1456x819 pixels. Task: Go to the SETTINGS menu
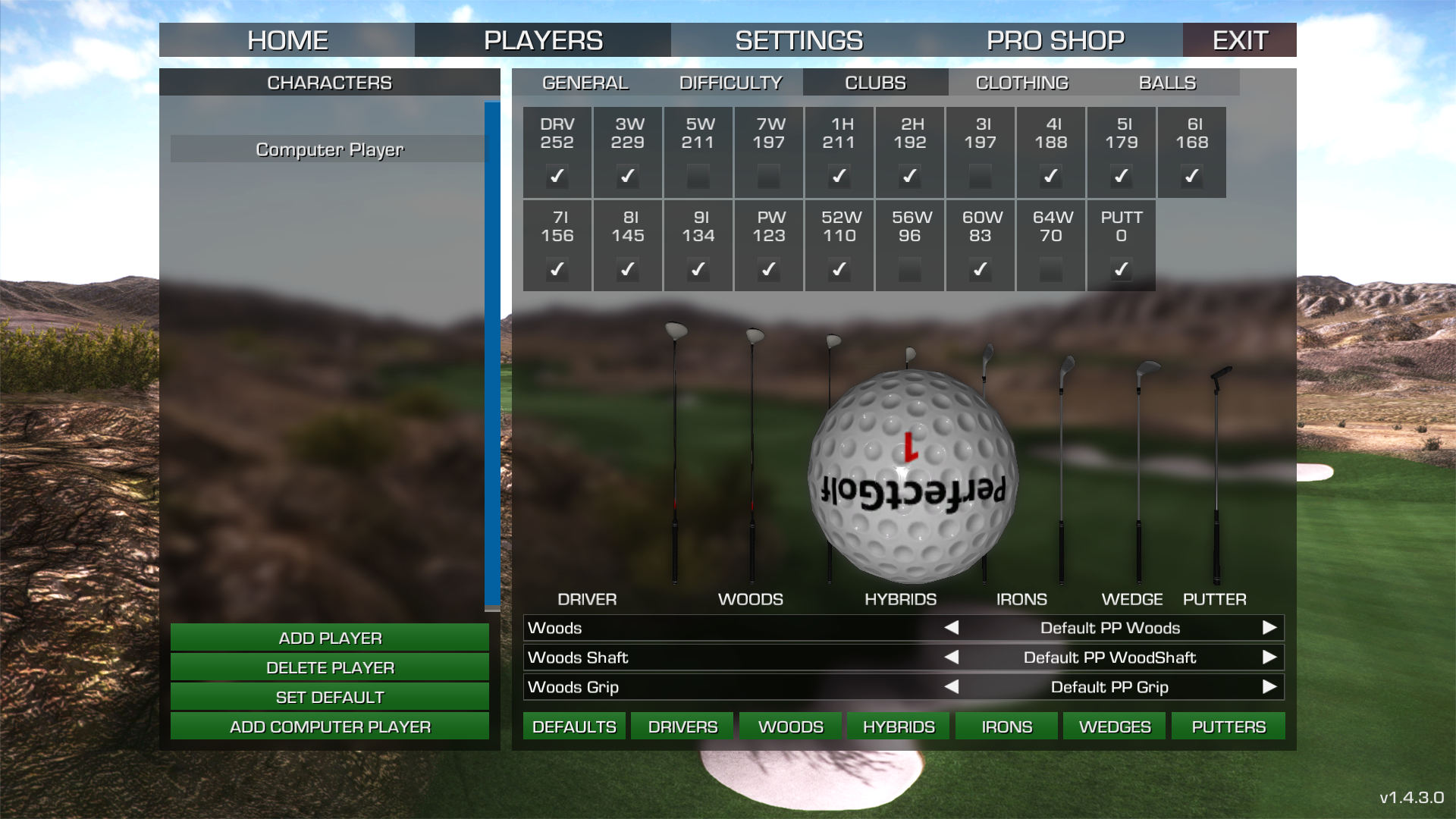pos(799,40)
